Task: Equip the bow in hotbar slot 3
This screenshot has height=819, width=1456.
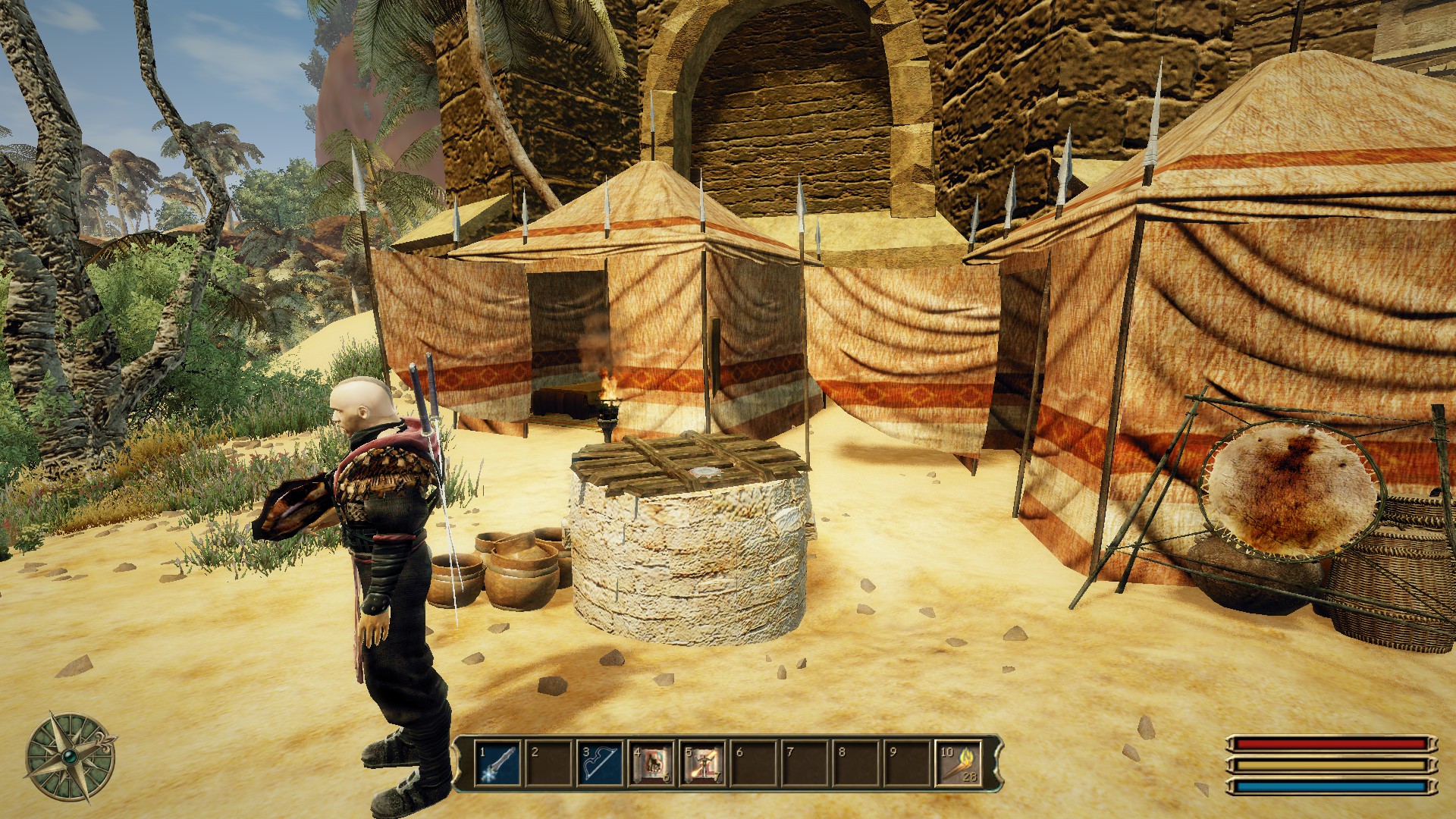Action: pos(601,764)
